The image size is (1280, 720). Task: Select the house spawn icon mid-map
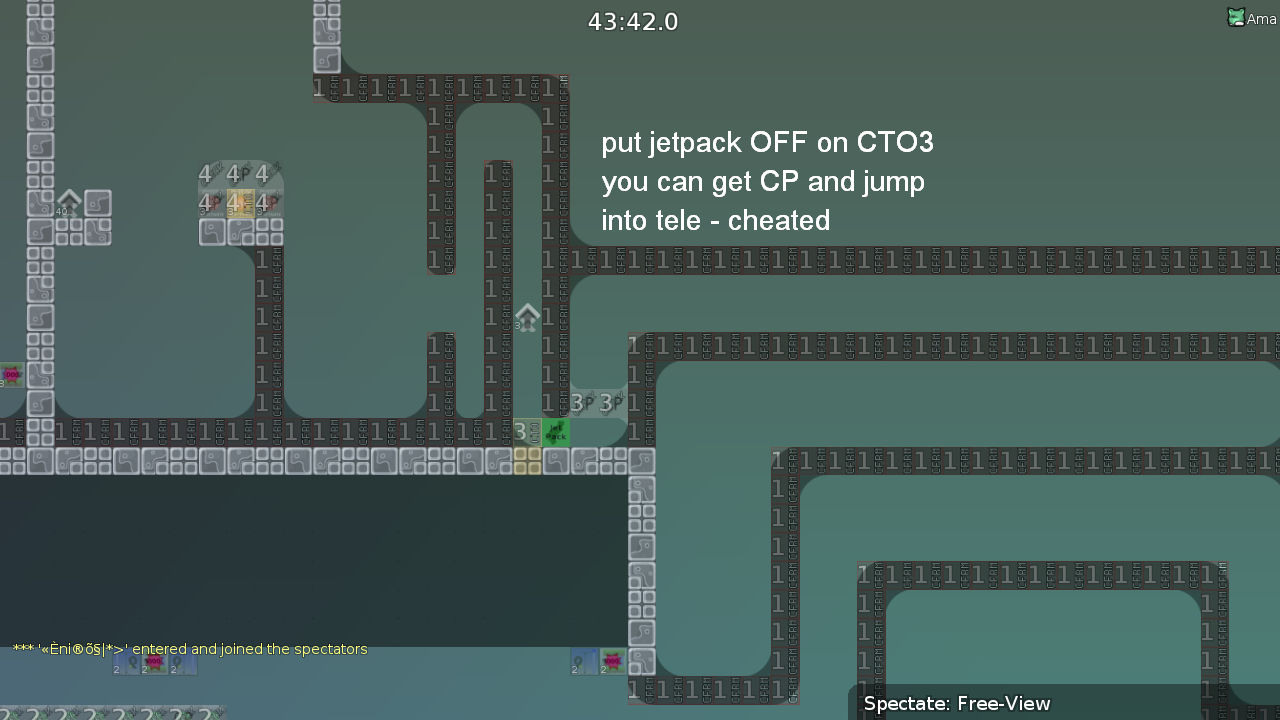pyautogui.click(x=528, y=318)
